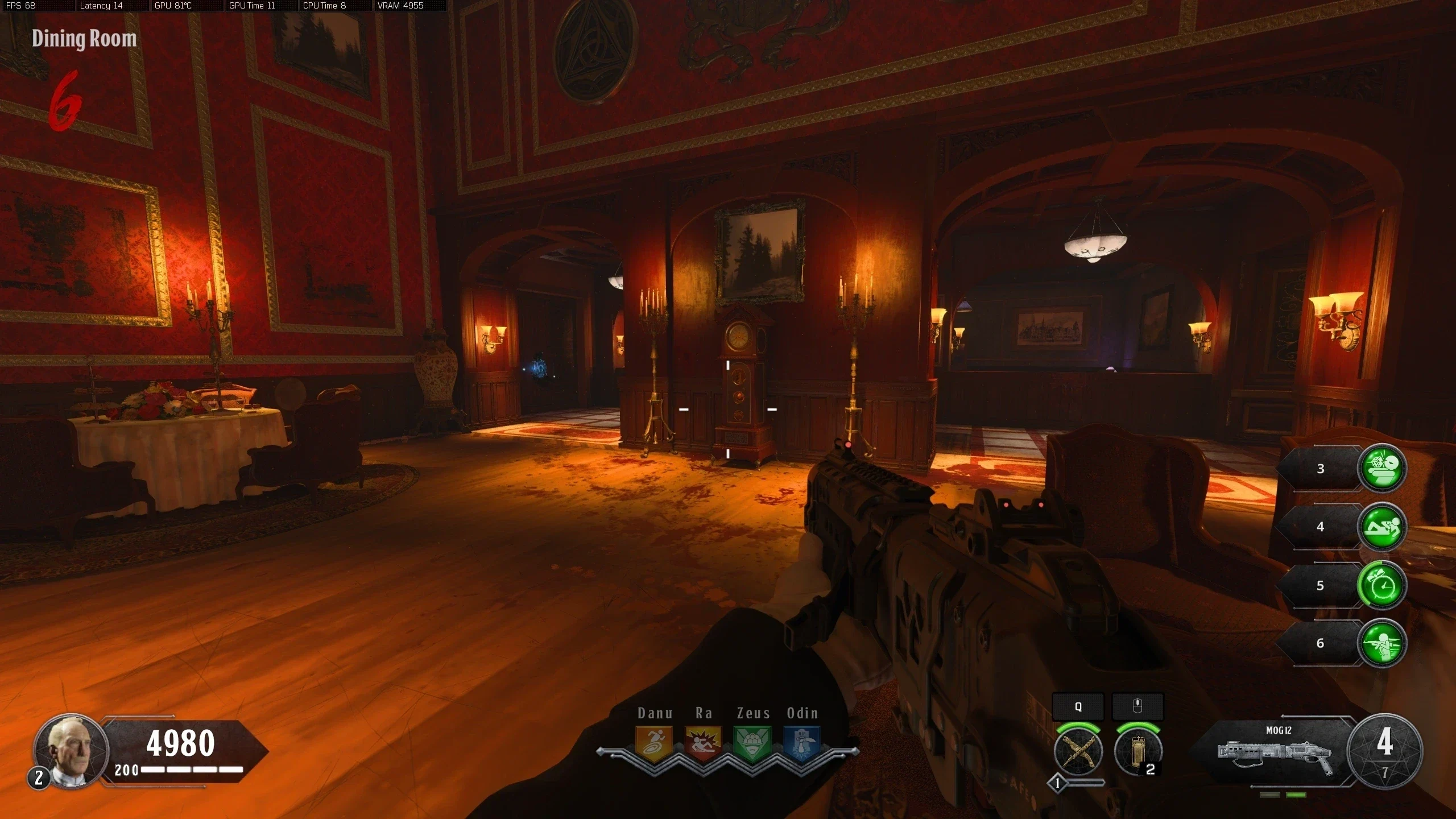Image resolution: width=1456 pixels, height=819 pixels.
Task: Activate the aiming soldier elixir
Action: coord(1382,643)
